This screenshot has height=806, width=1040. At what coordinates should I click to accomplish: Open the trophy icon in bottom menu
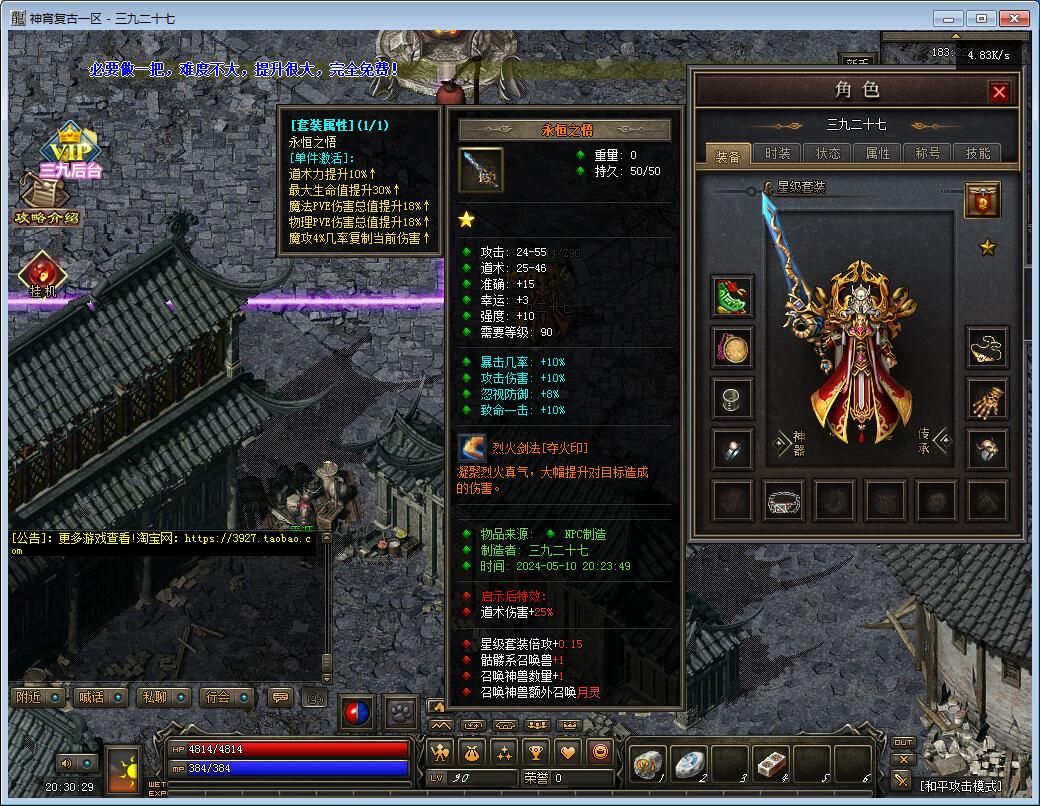[x=537, y=752]
